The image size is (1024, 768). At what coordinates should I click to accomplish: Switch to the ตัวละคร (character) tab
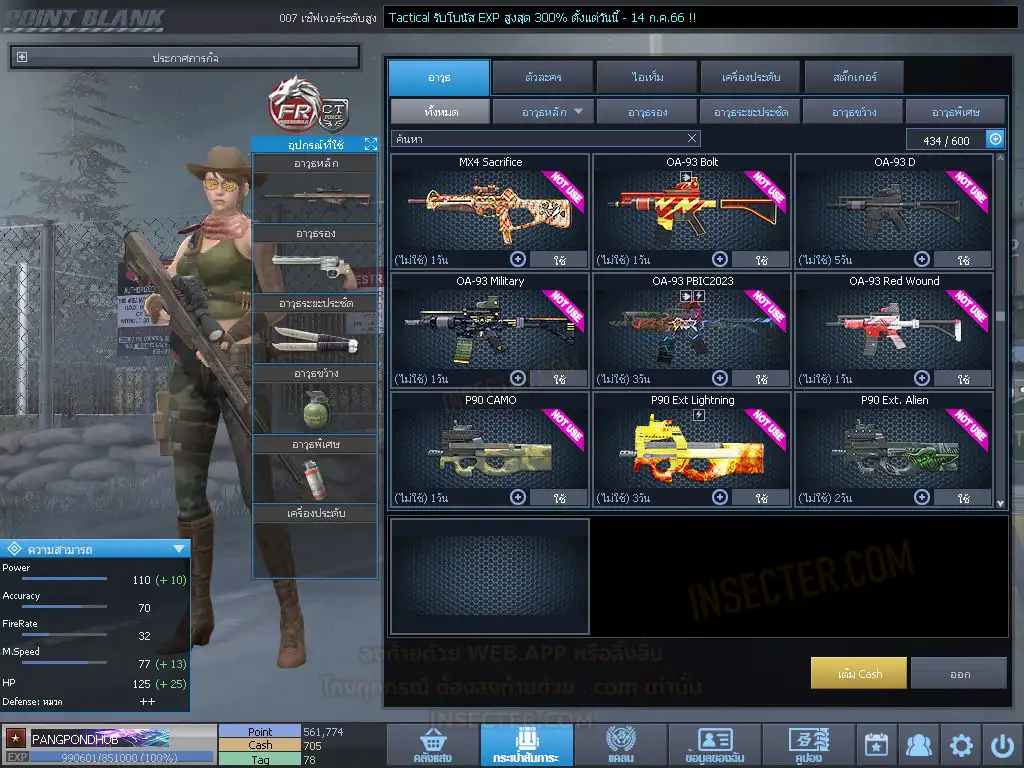[542, 77]
